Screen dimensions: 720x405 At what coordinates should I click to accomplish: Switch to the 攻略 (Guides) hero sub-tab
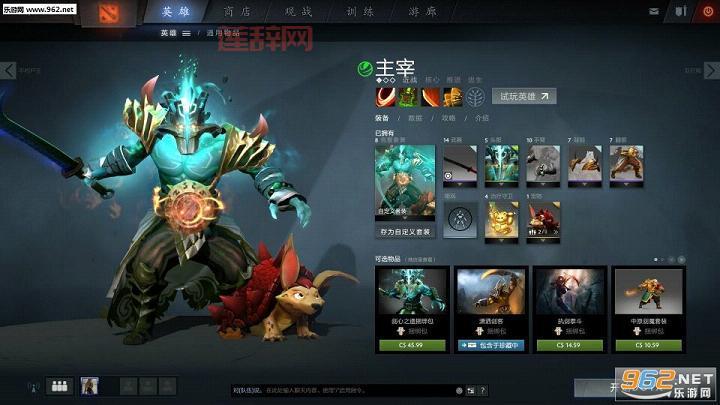pyautogui.click(x=448, y=118)
